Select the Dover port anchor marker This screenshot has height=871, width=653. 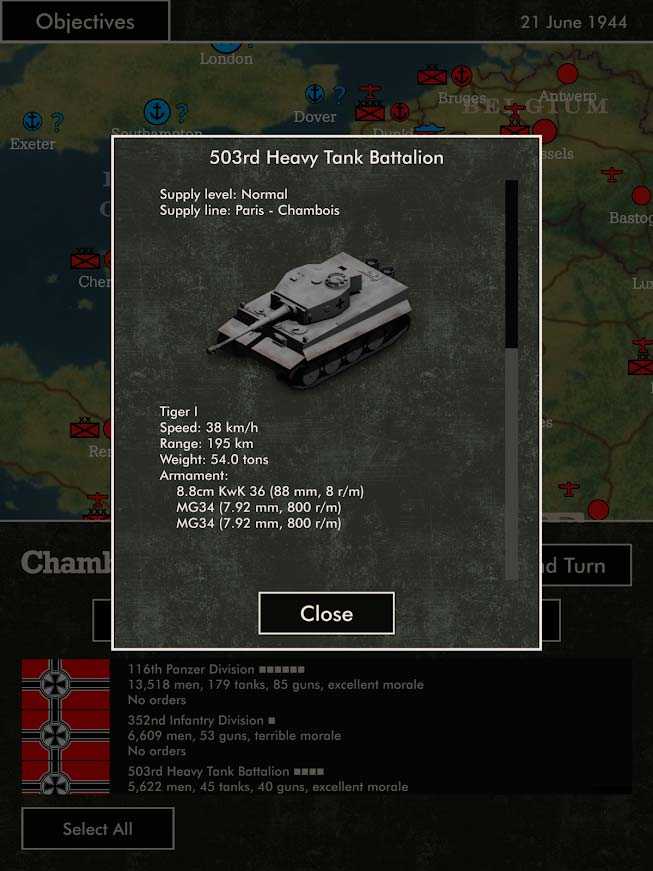(x=315, y=94)
